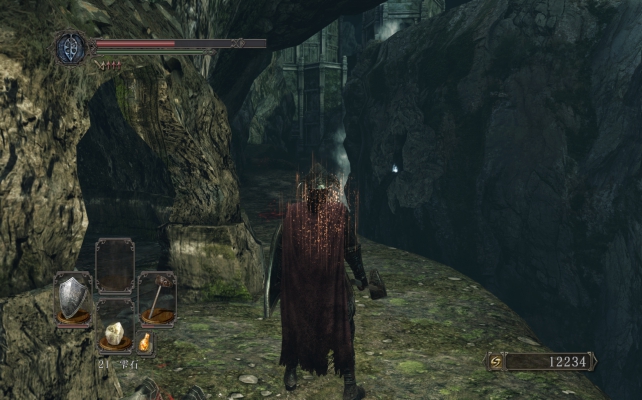
Task: Select the left-hand shield slot
Action: [73, 298]
